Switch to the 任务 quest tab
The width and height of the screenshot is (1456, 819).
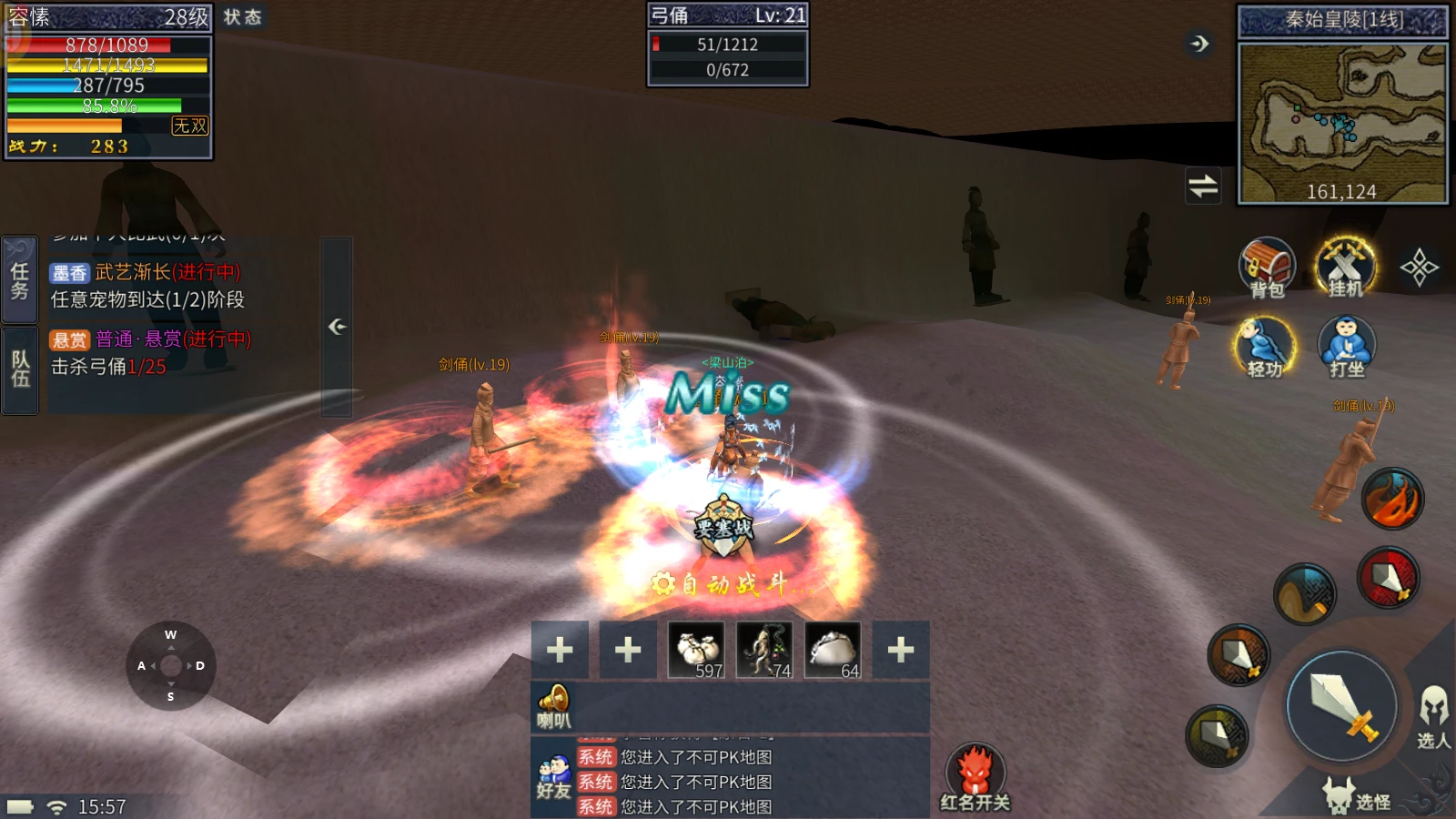[20, 279]
